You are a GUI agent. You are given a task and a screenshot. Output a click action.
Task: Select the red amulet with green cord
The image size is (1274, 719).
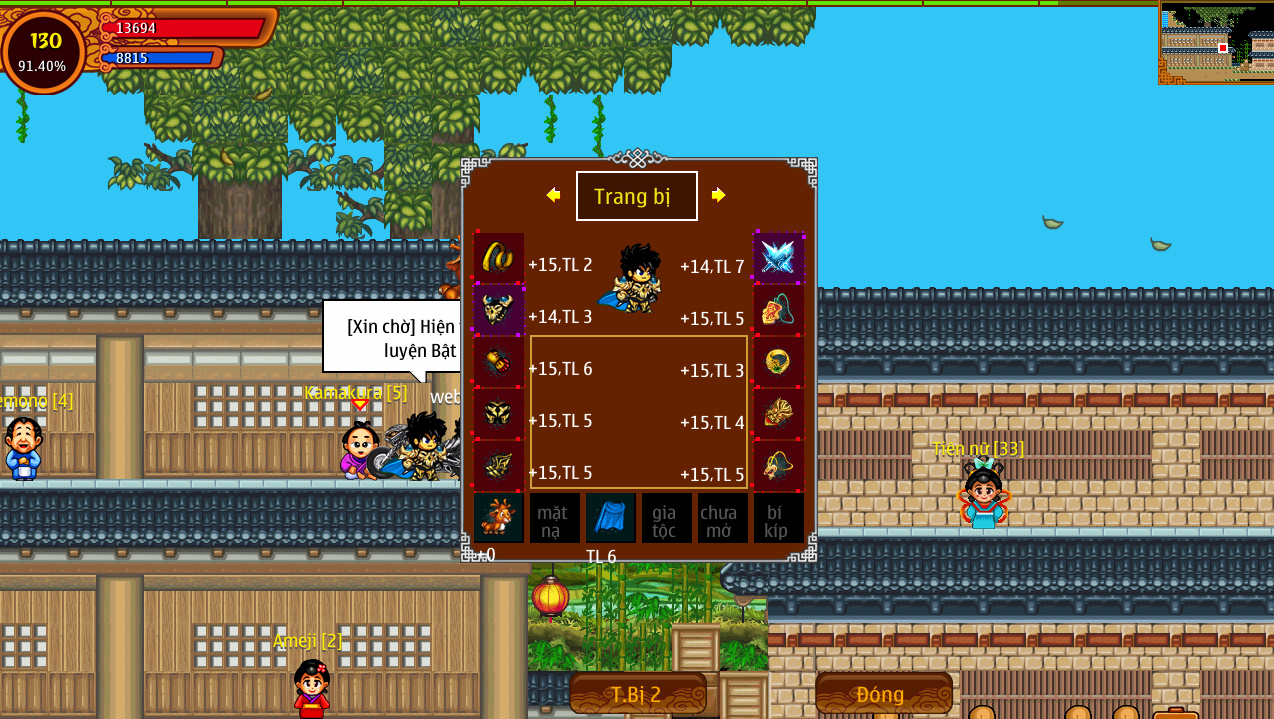click(778, 310)
